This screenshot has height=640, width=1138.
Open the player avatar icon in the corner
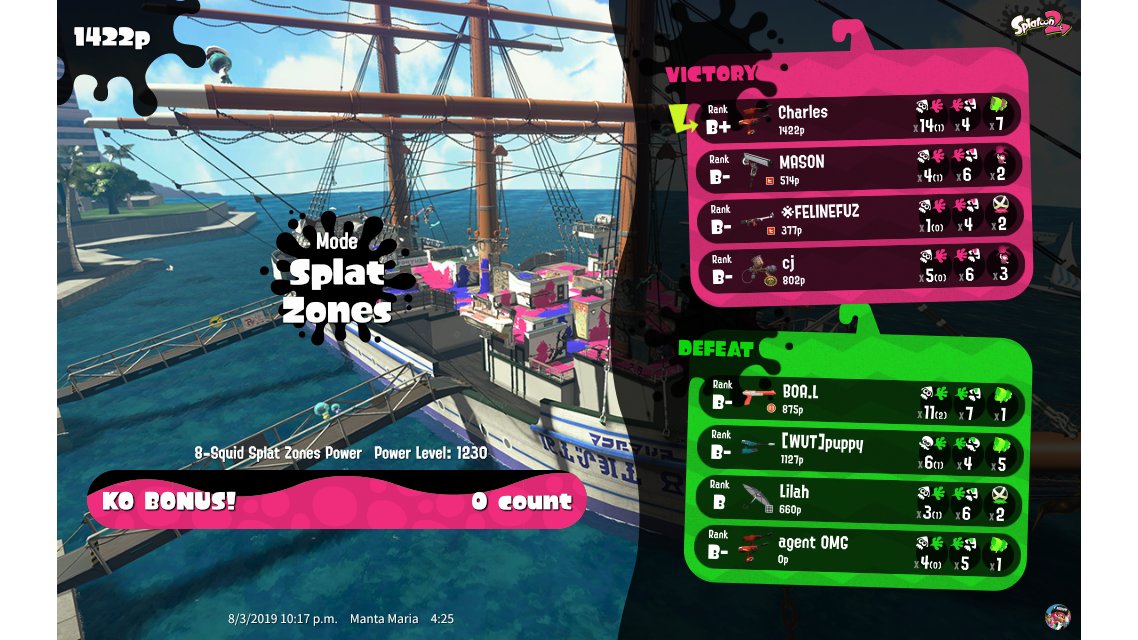[x=1057, y=615]
